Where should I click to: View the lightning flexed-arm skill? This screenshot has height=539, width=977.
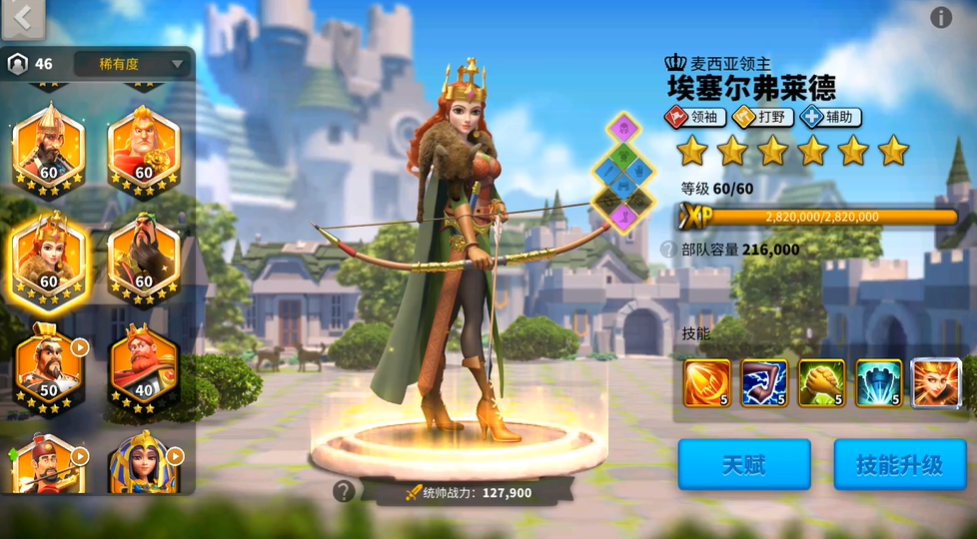tap(764, 383)
